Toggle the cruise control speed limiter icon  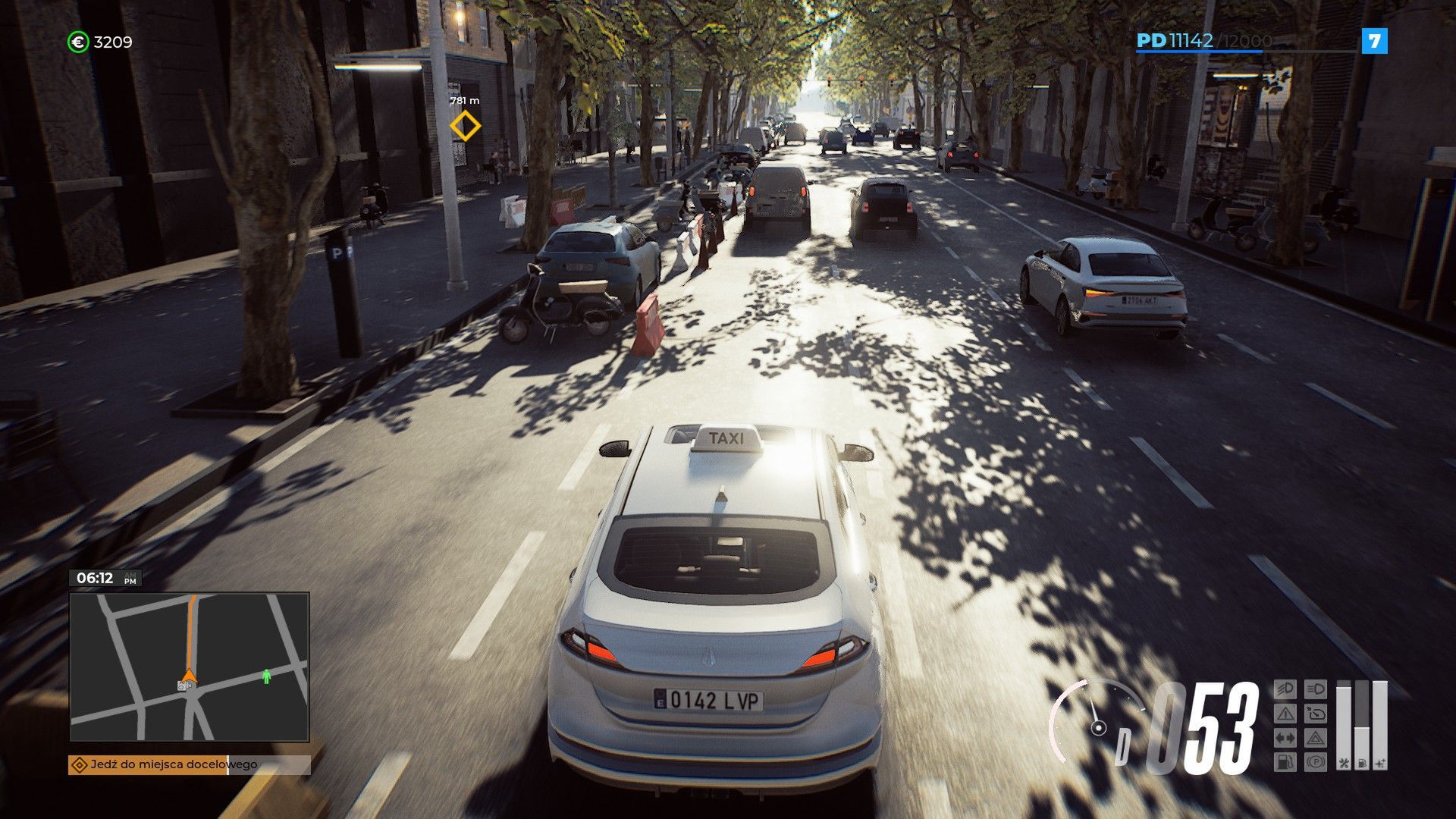(x=1316, y=714)
